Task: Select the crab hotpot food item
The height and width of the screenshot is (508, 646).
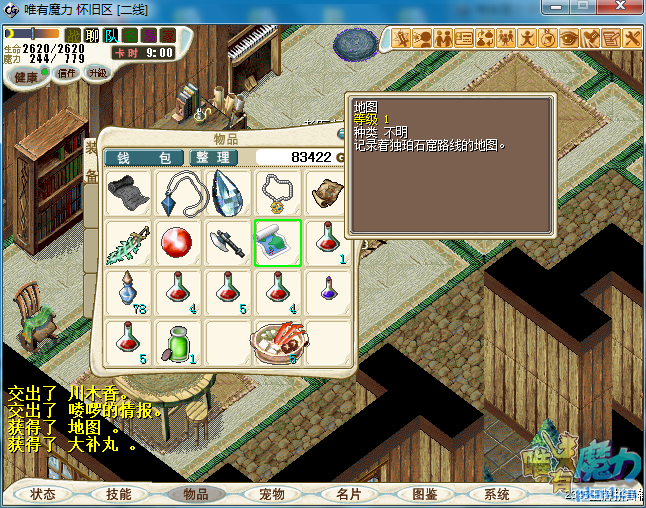Action: click(x=277, y=342)
